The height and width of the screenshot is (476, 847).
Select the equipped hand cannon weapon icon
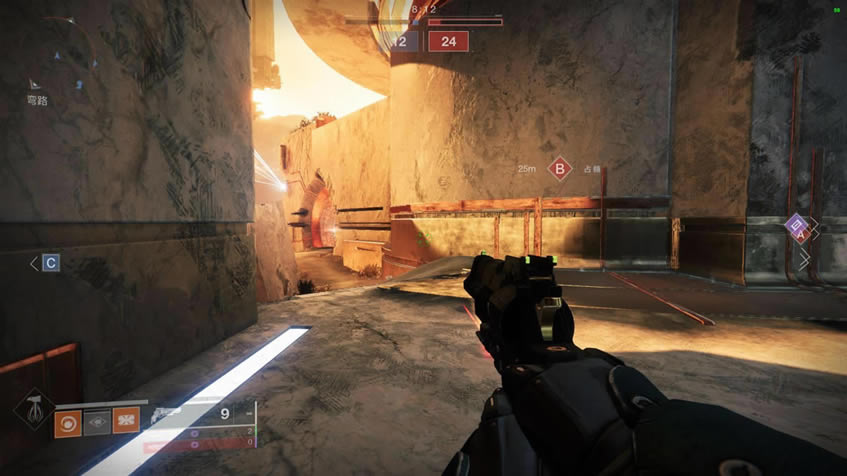(x=170, y=412)
